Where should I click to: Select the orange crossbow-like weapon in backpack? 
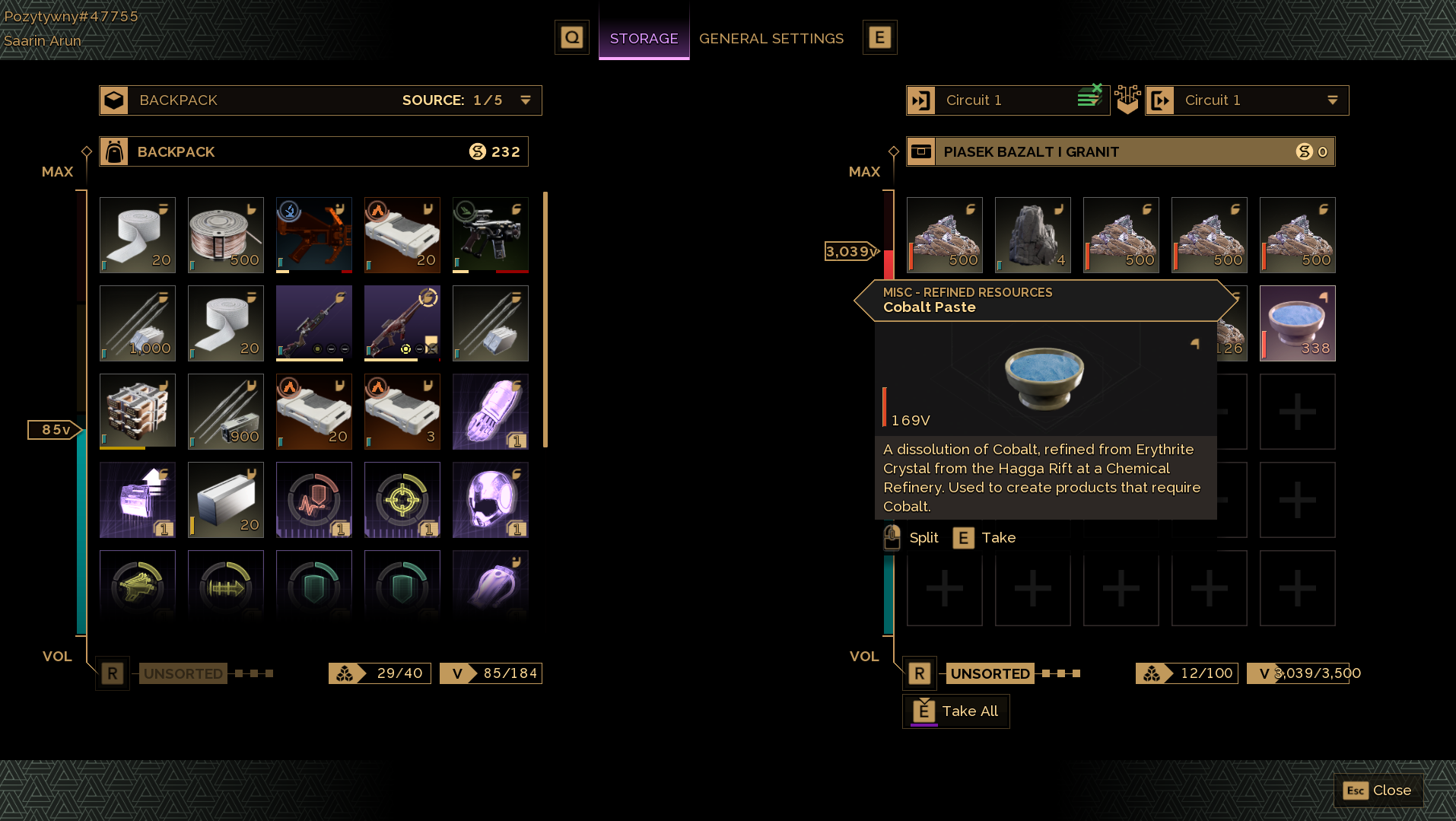point(314,235)
